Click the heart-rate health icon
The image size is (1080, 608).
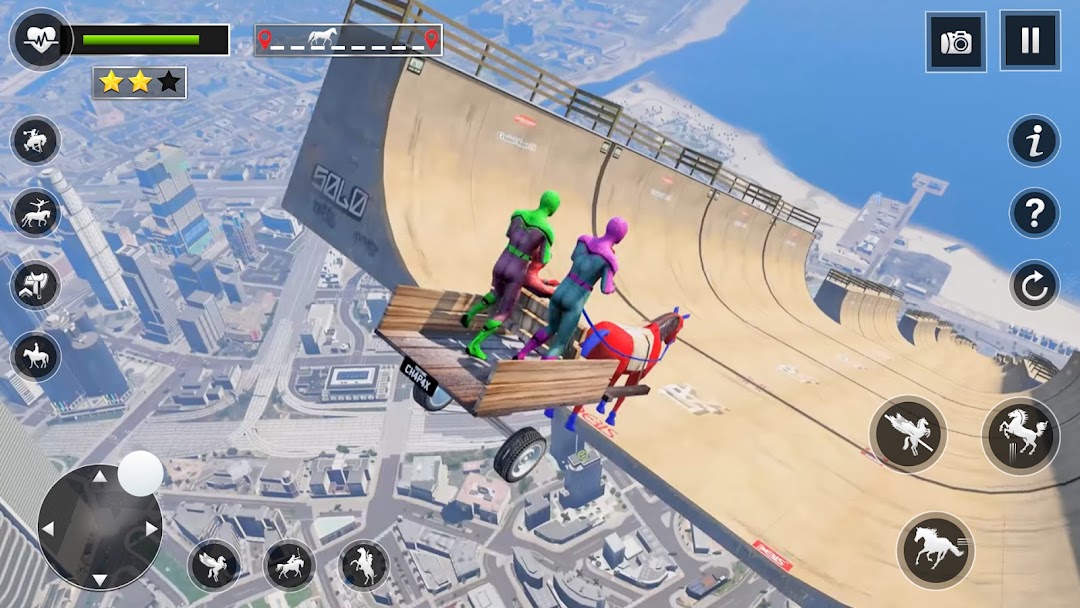tap(40, 39)
